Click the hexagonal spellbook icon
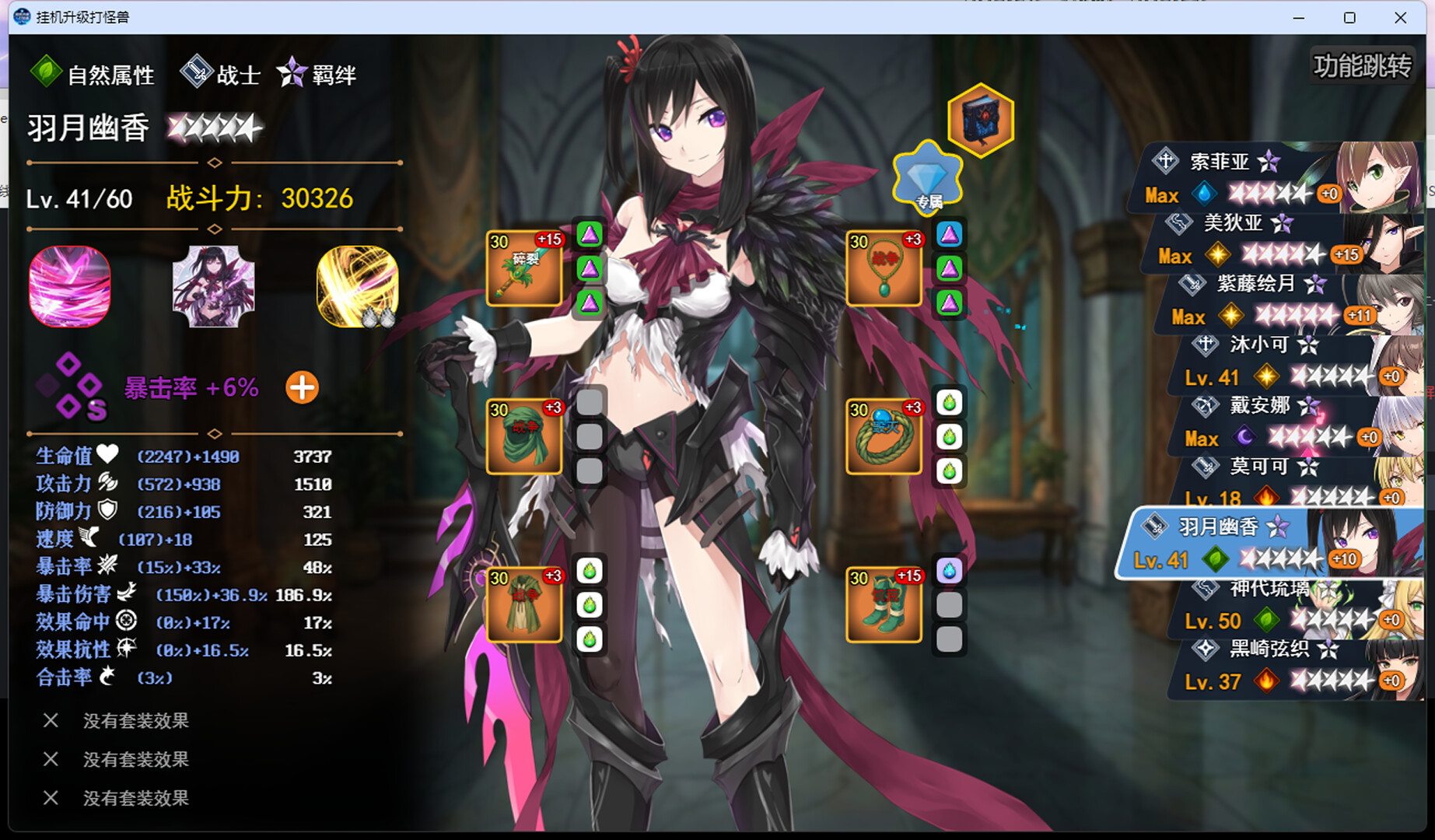 pos(981,120)
